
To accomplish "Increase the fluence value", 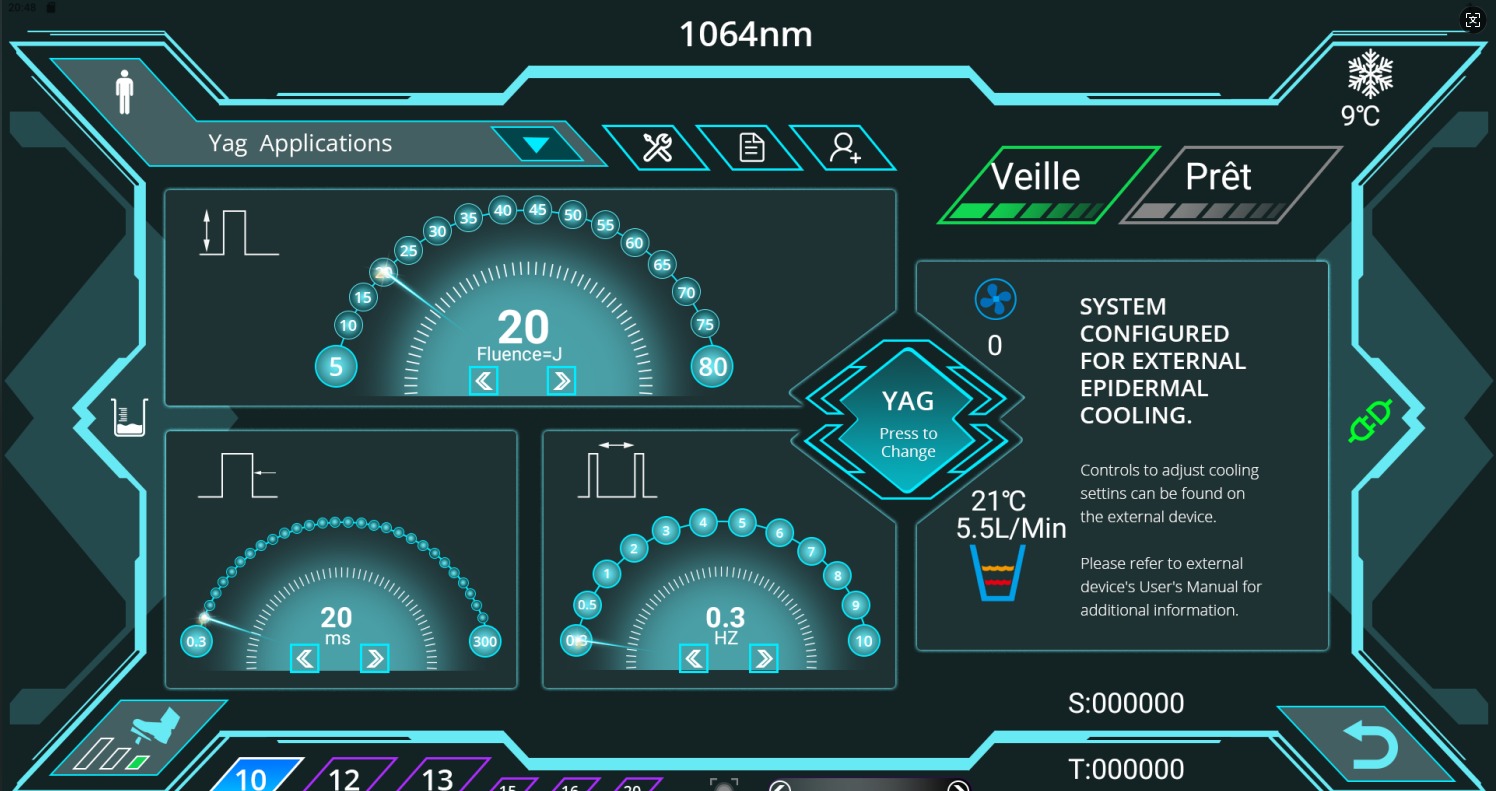I will [x=561, y=380].
